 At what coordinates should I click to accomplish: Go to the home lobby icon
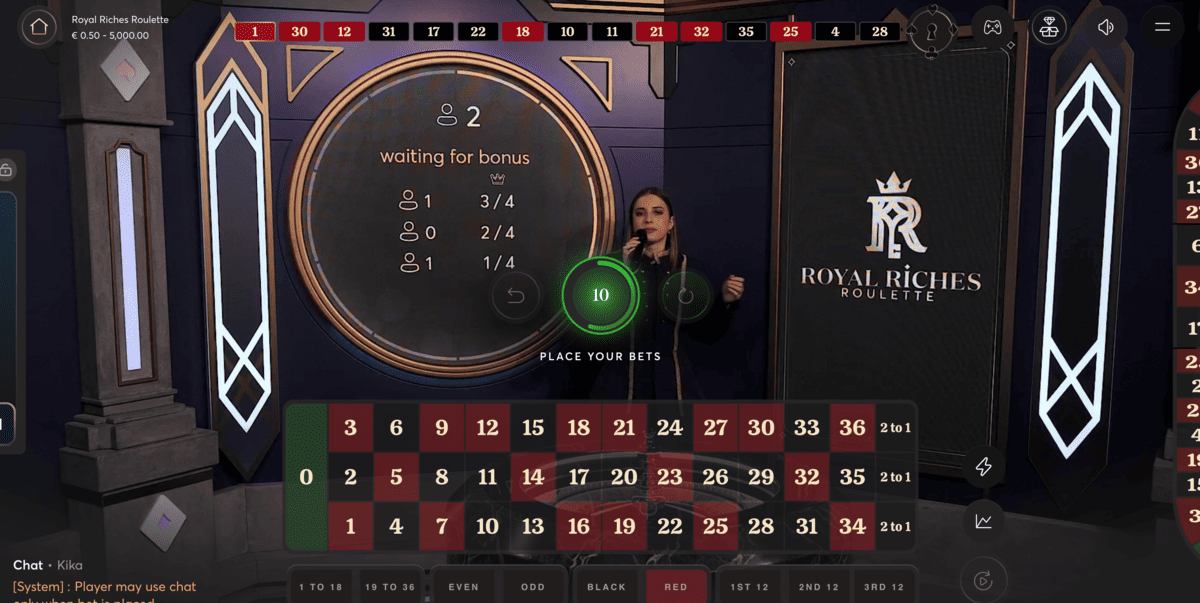point(39,27)
